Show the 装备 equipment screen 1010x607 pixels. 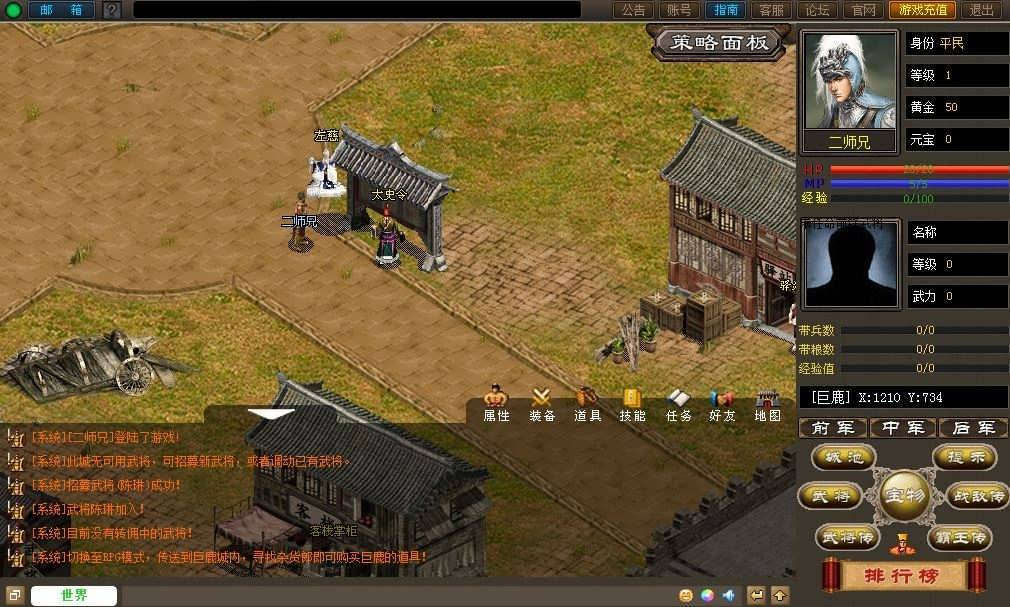tap(542, 404)
